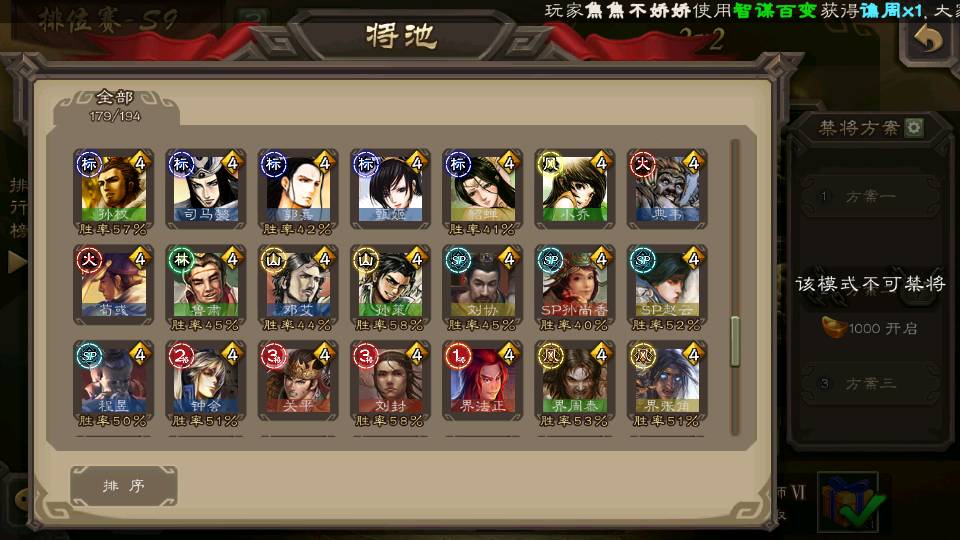Select the 典韦 general card
Viewport: 960px width, 540px height.
[x=666, y=190]
